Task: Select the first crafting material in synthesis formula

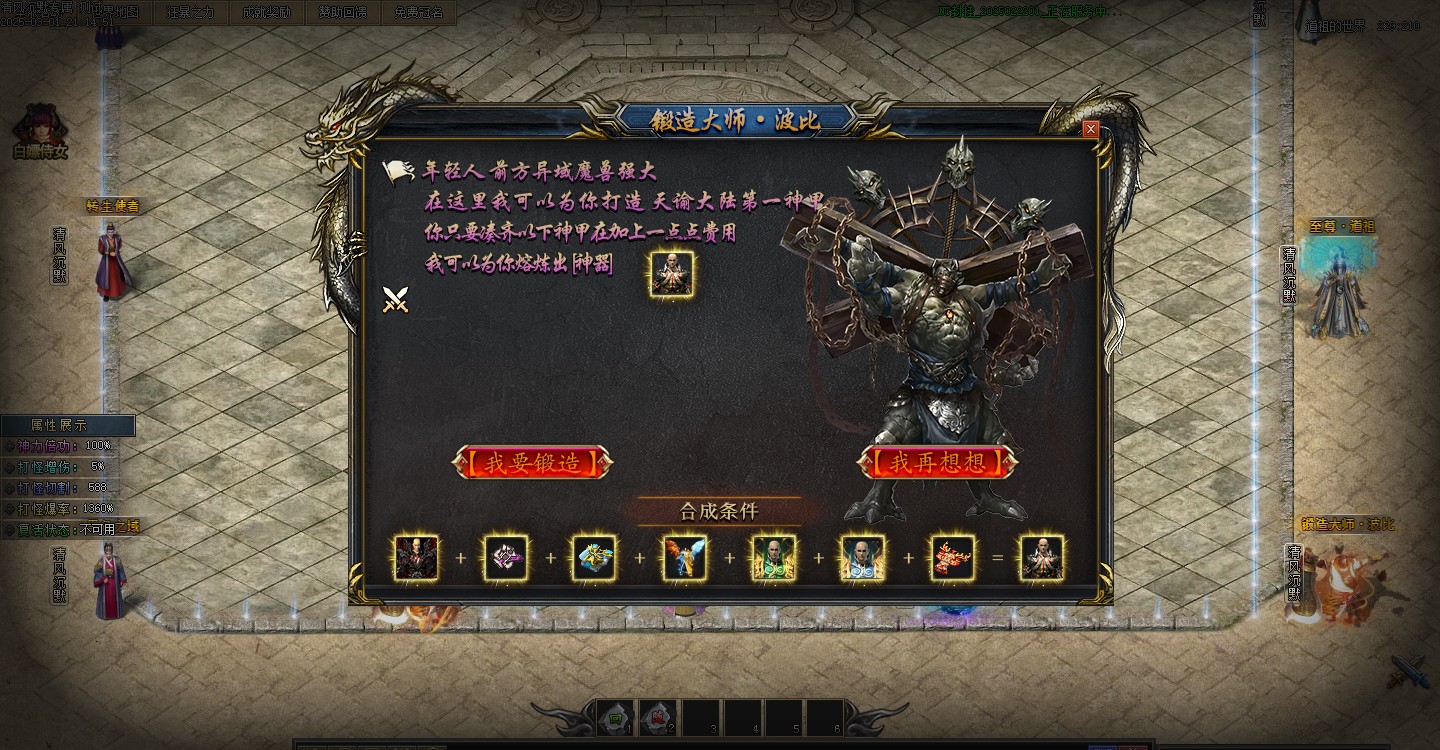Action: point(417,558)
